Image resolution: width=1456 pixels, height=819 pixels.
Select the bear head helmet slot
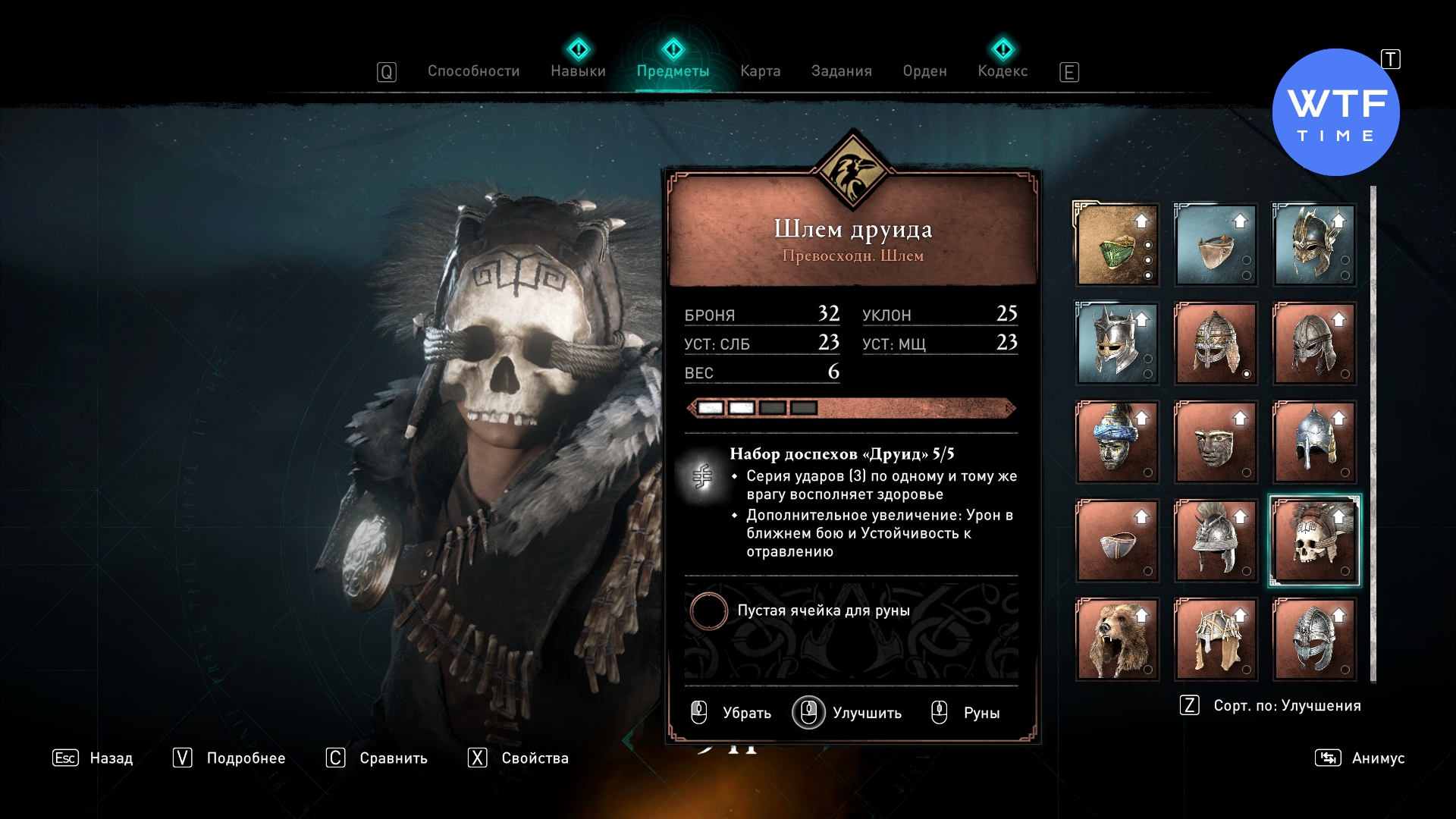[1117, 639]
